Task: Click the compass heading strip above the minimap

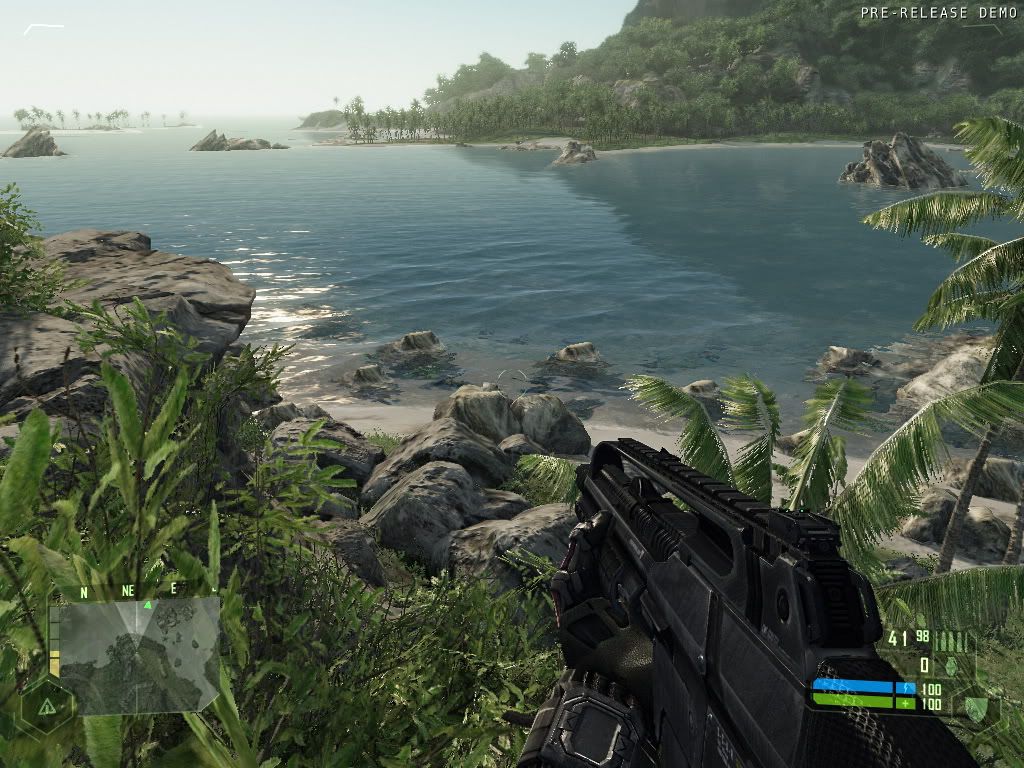Action: [128, 590]
